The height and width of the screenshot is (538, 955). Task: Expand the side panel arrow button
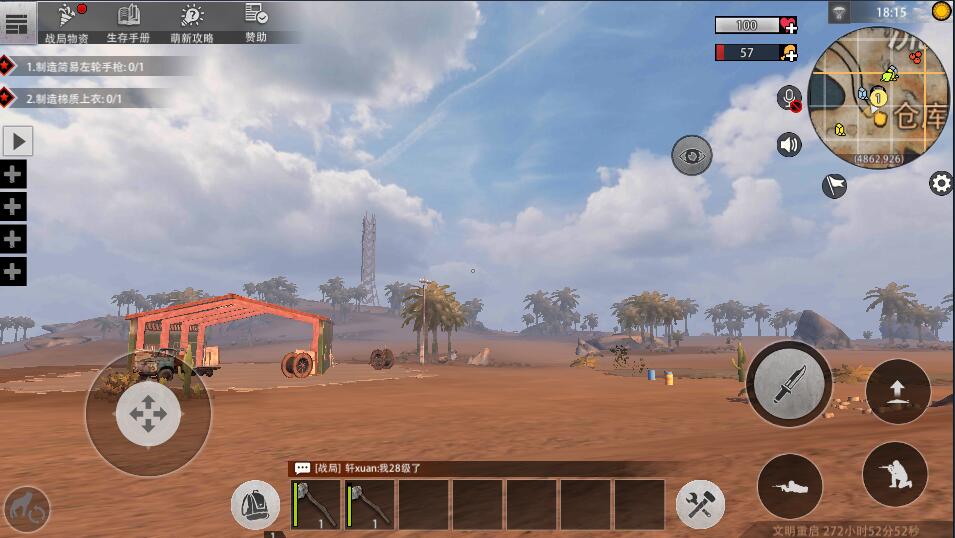click(x=18, y=141)
